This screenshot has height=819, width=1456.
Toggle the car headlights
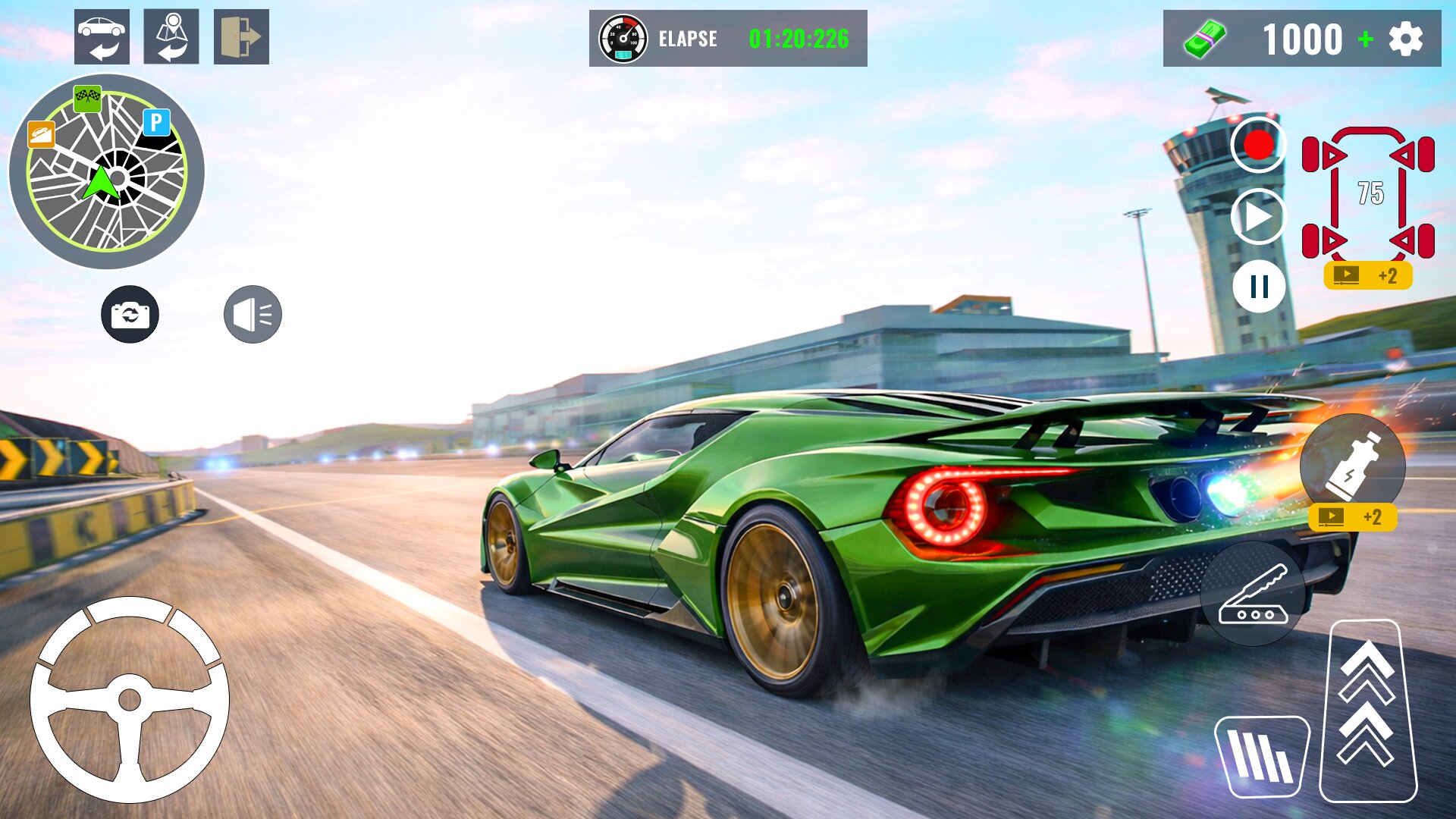(x=253, y=314)
